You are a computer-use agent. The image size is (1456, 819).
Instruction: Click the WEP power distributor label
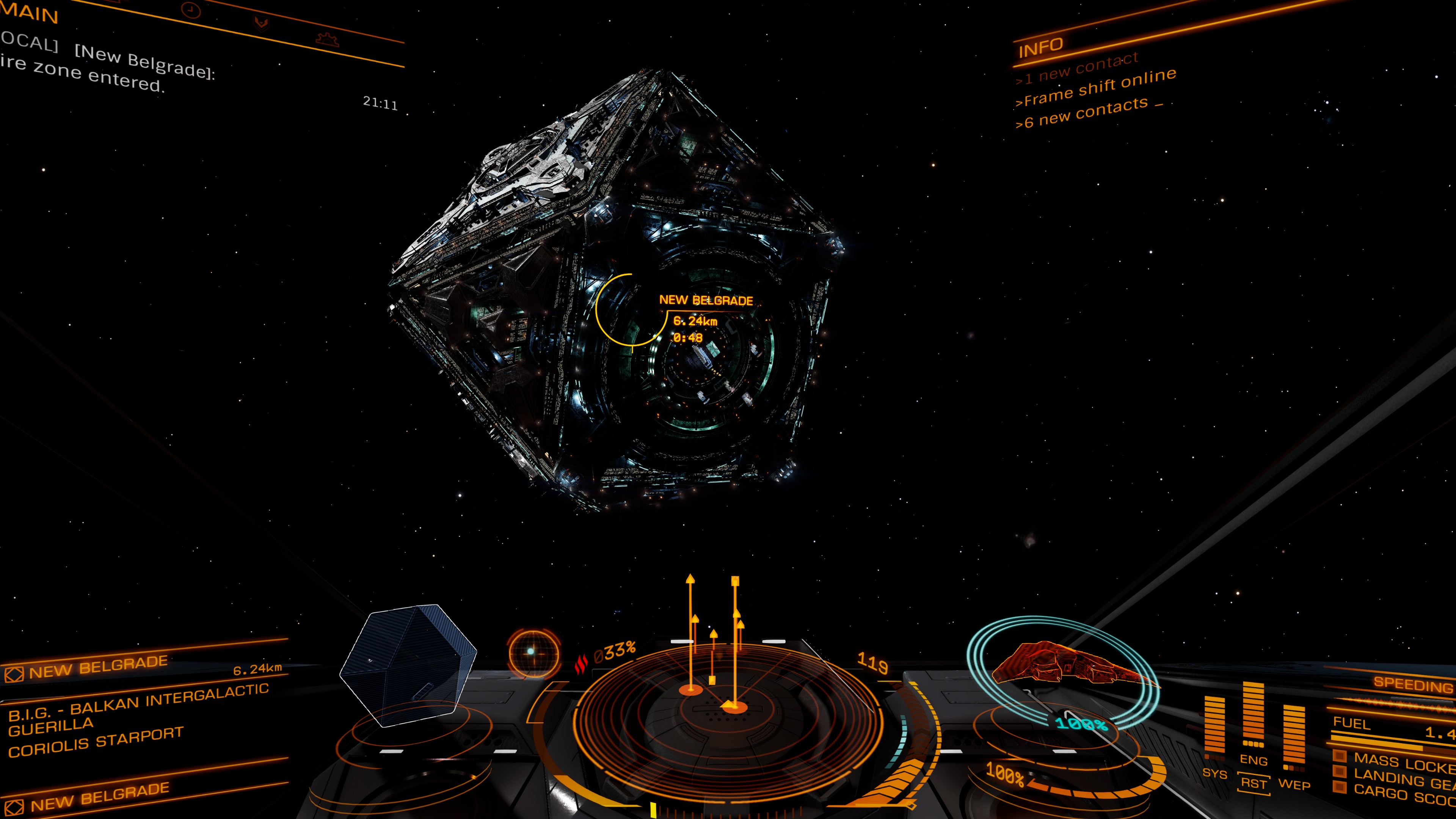coord(1294,784)
